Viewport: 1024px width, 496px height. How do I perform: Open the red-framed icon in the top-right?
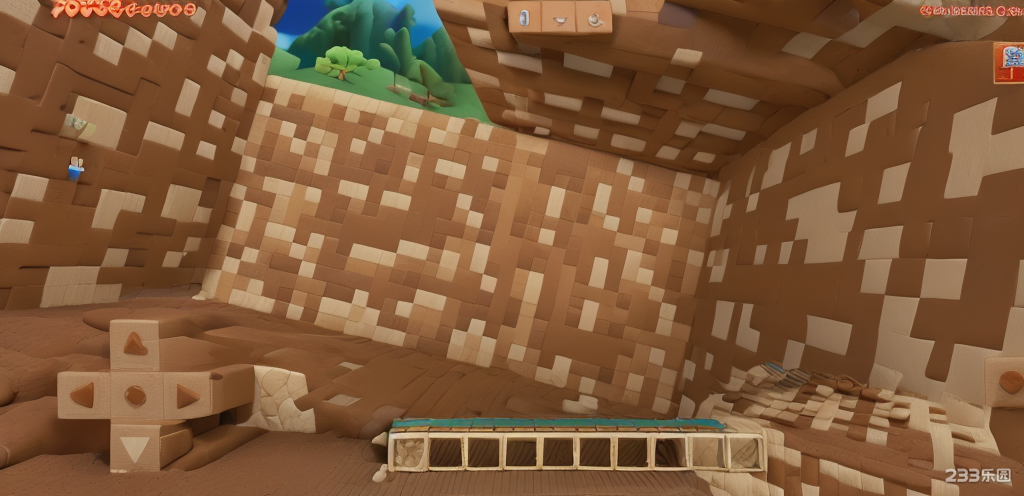pyautogui.click(x=1009, y=62)
